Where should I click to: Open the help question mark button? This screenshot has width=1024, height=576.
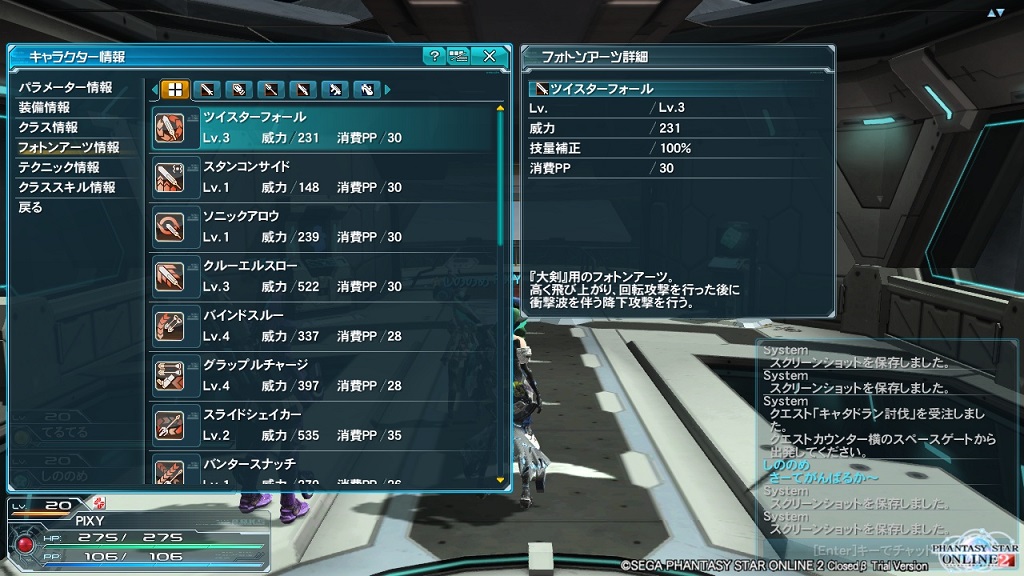pos(433,56)
